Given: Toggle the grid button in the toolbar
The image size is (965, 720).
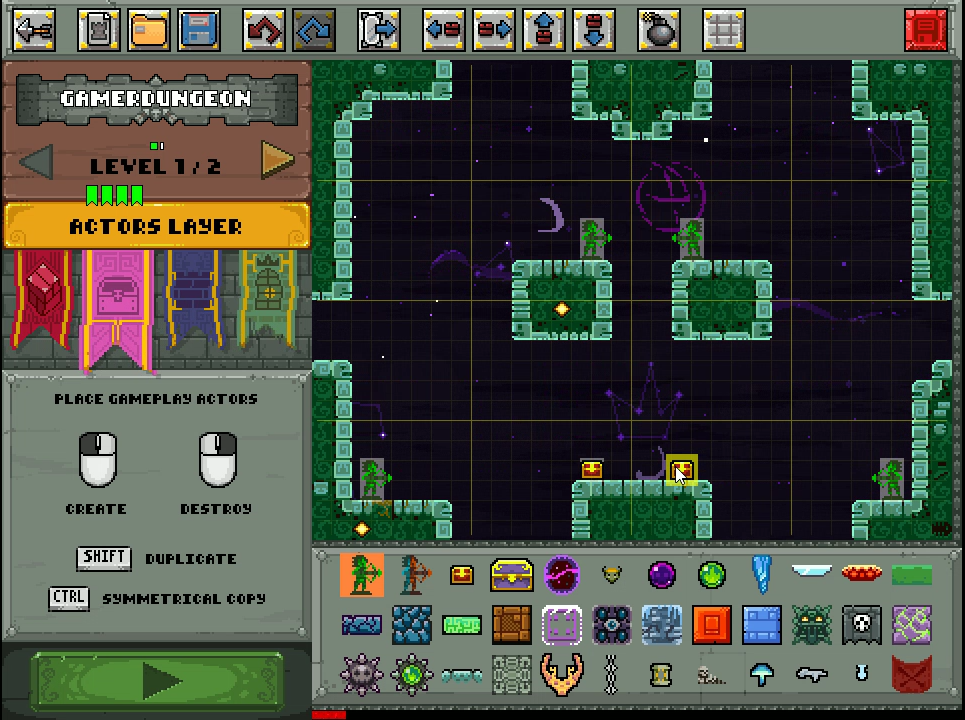Looking at the screenshot, I should (723, 30).
